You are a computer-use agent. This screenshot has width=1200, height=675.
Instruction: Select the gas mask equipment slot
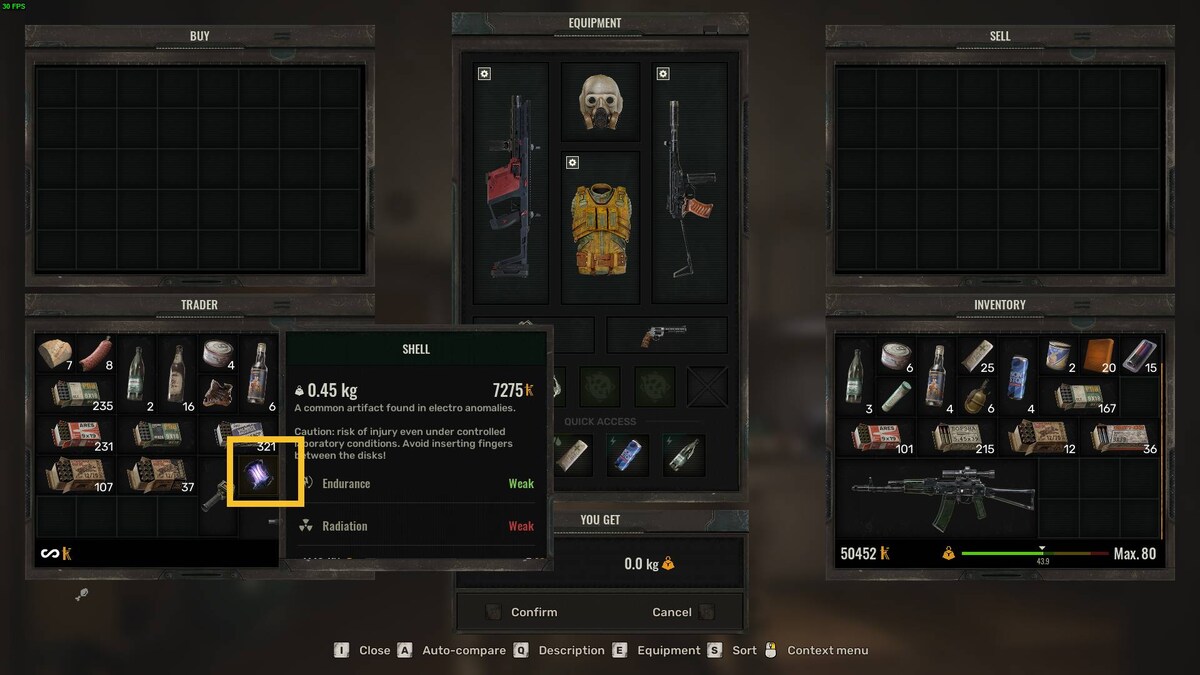(599, 102)
